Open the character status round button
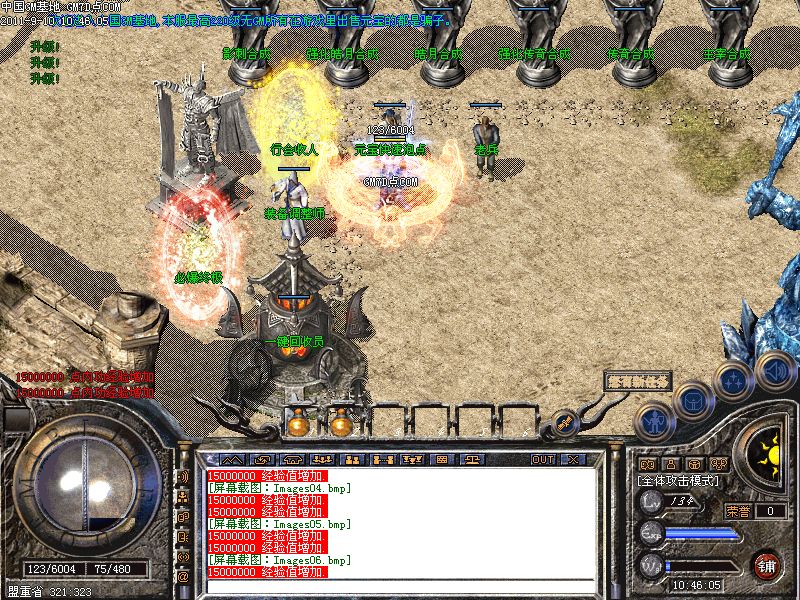Screen dimensions: 800x600 652,421
